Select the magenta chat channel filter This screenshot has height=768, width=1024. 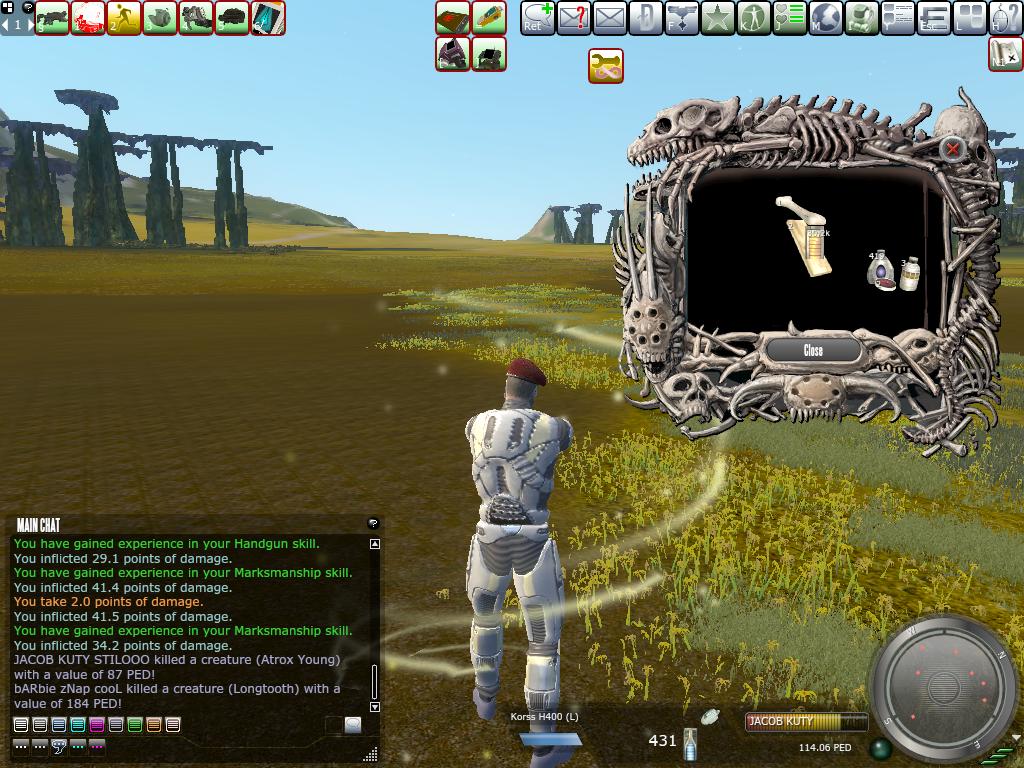tap(97, 725)
